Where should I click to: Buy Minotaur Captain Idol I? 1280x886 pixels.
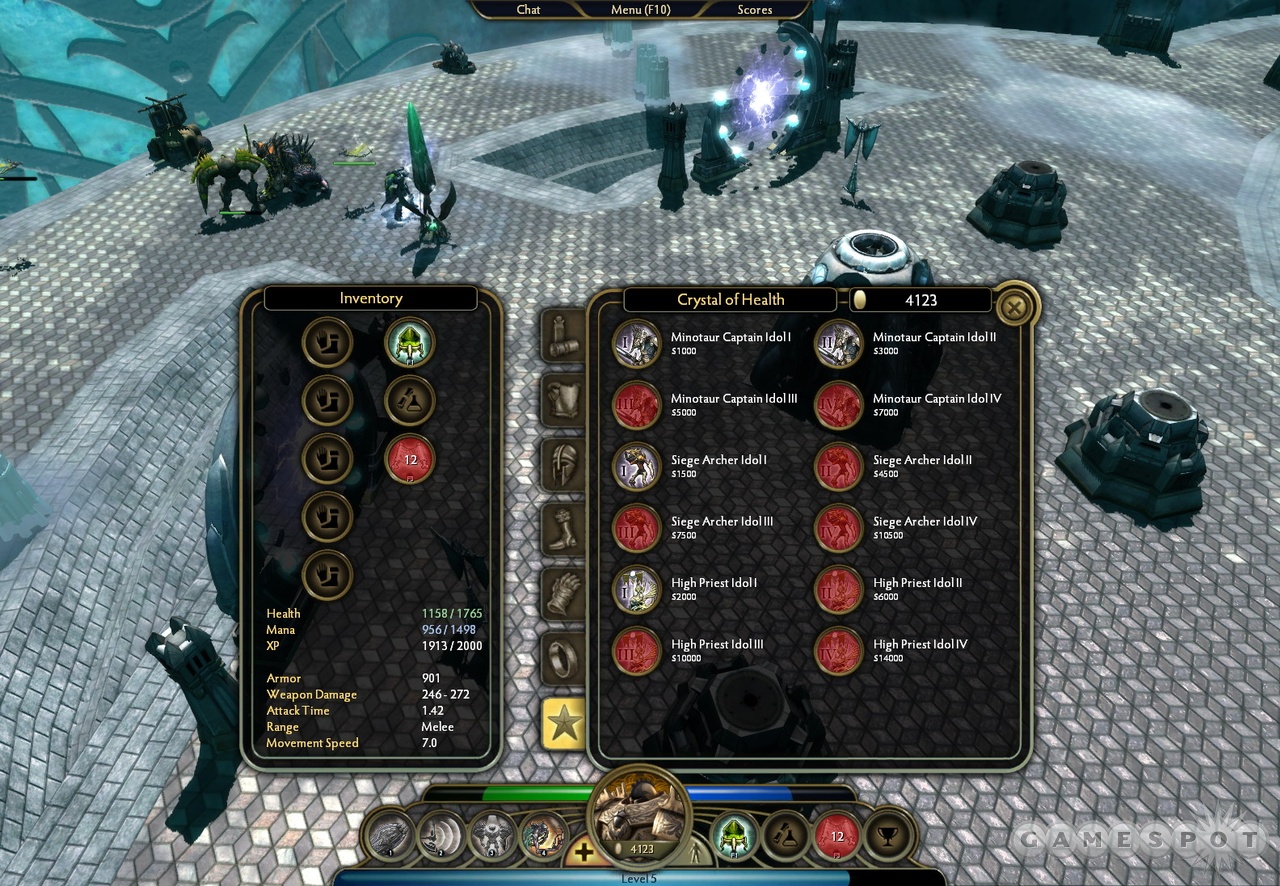pos(636,344)
